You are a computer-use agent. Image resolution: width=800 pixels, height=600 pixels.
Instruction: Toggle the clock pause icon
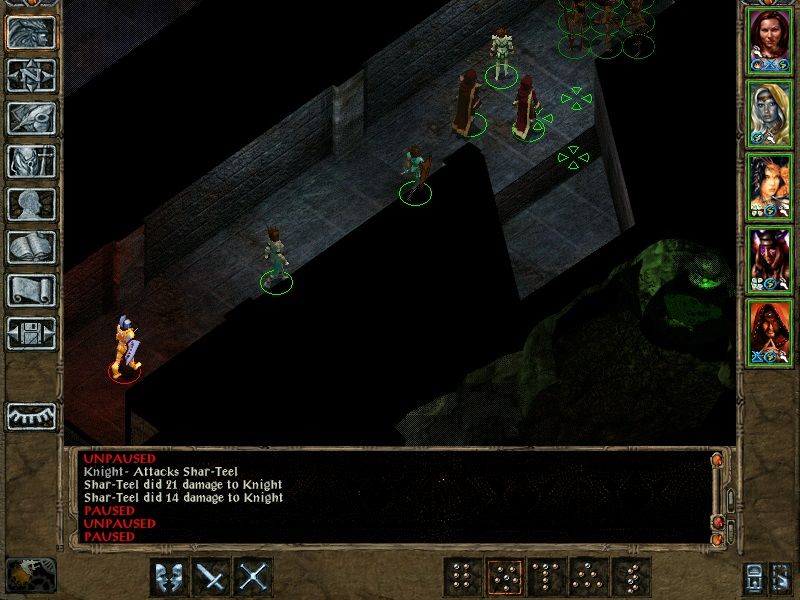click(29, 573)
